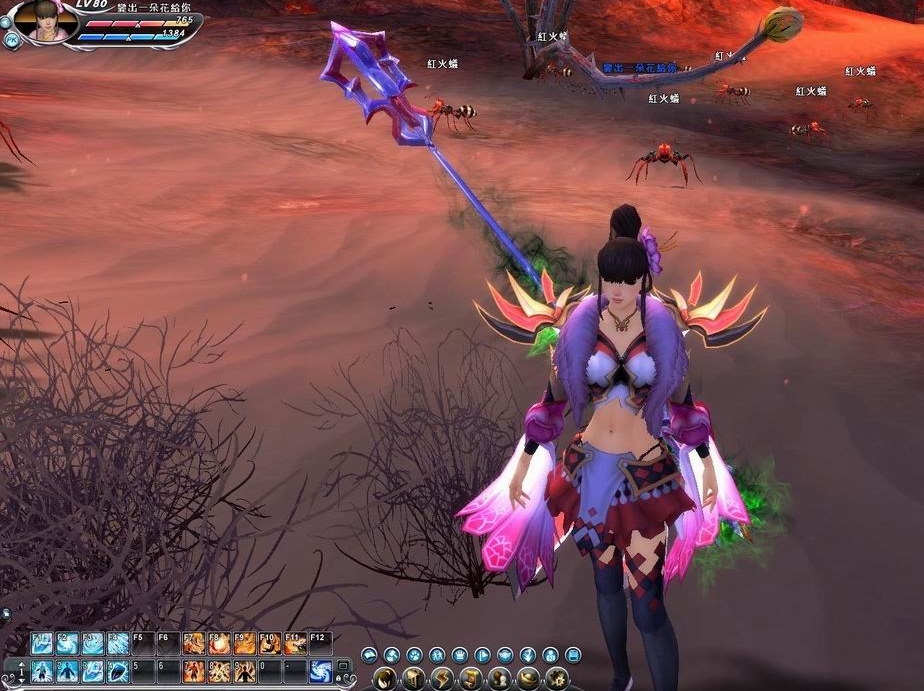
Task: Cast the F8 fireball skill
Action: point(218,643)
